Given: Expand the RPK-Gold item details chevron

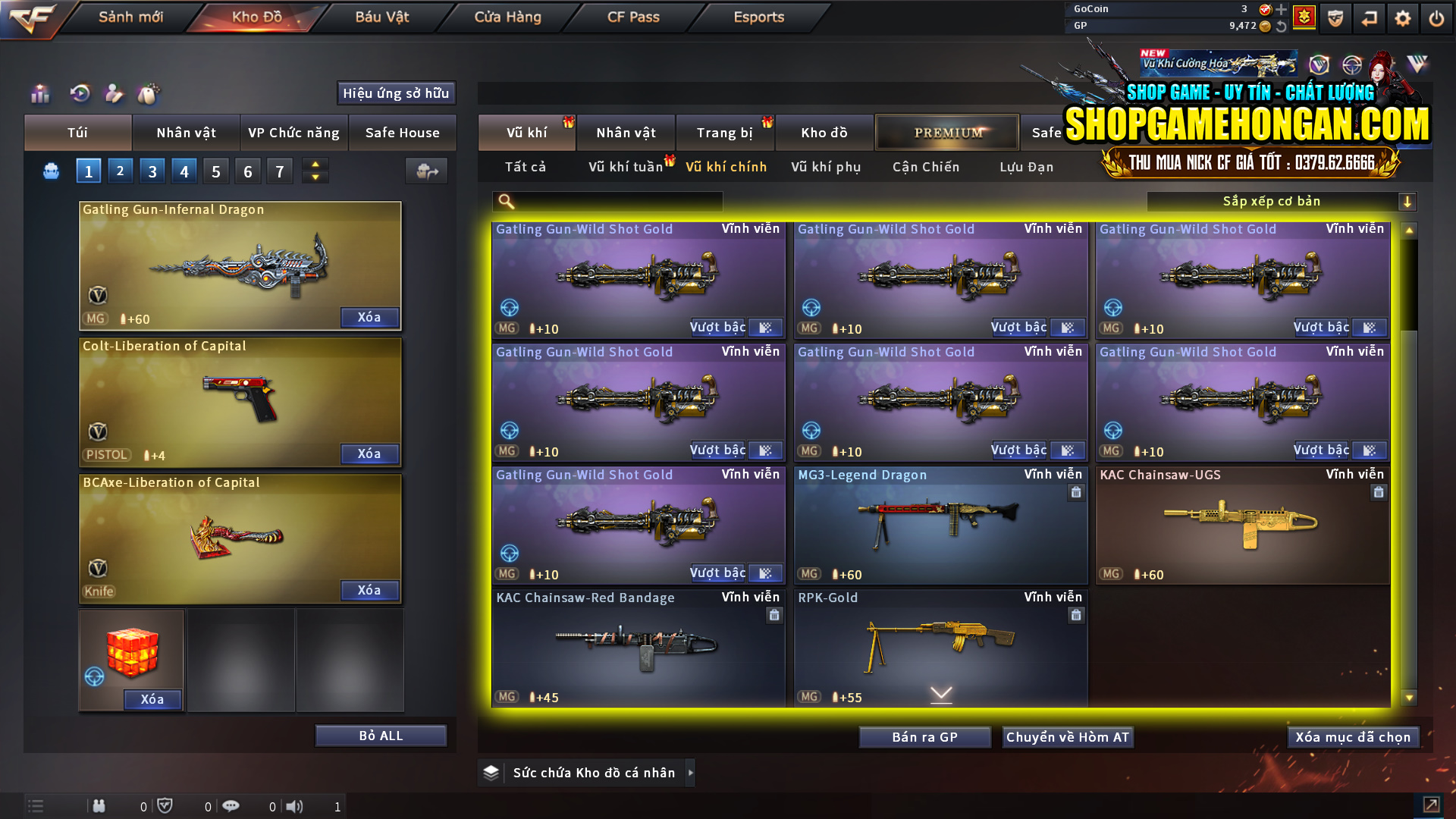Looking at the screenshot, I should [x=940, y=692].
